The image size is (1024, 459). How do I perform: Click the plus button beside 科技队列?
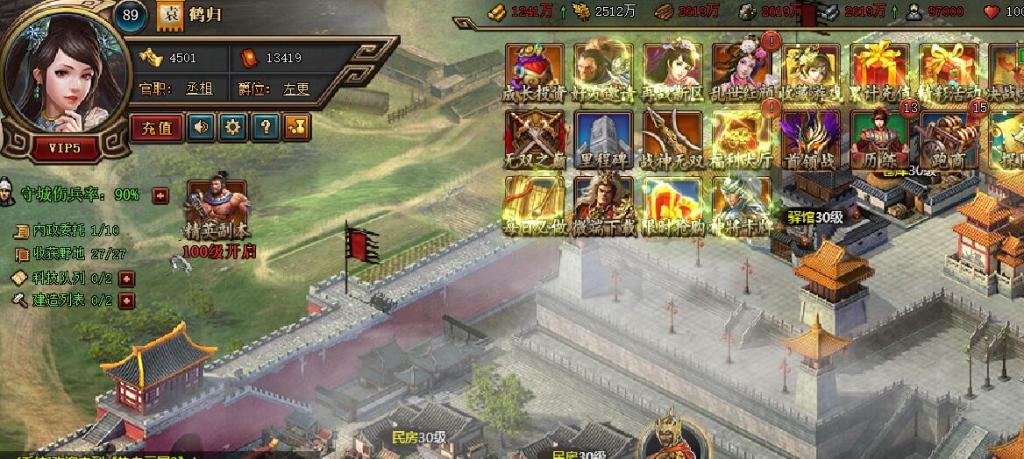coord(126,278)
